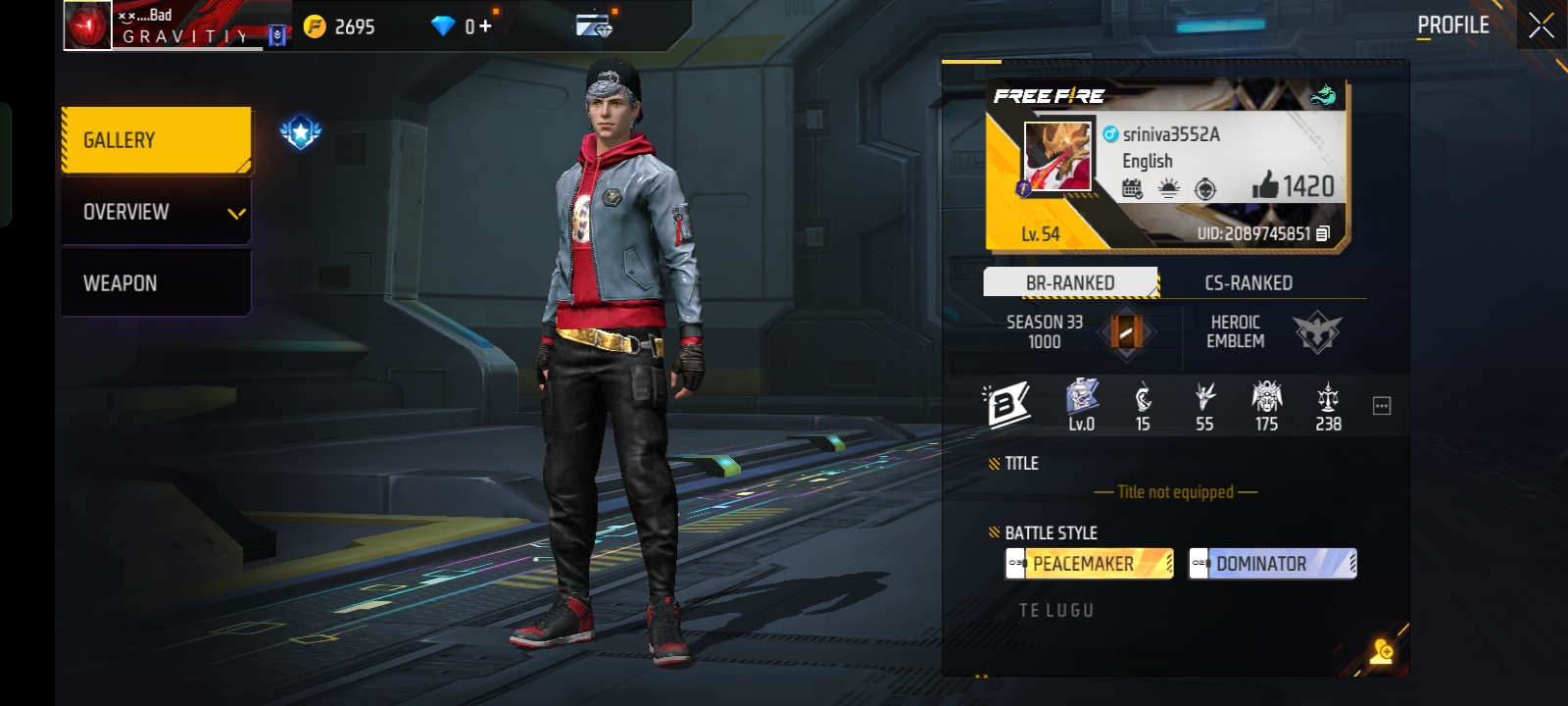
Task: Open the blue star badge icon
Action: coord(301,132)
